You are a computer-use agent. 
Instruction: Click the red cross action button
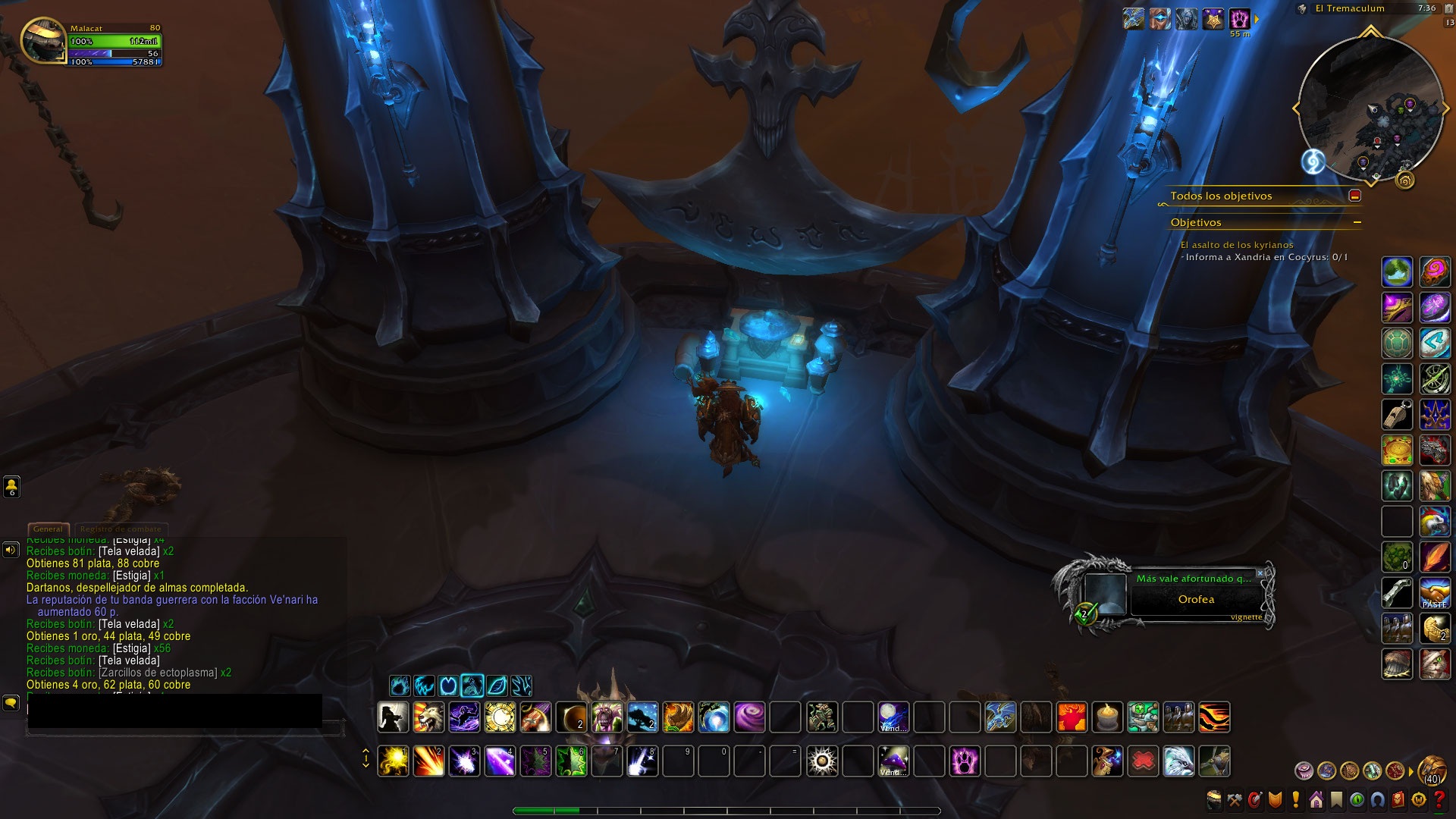[1143, 761]
